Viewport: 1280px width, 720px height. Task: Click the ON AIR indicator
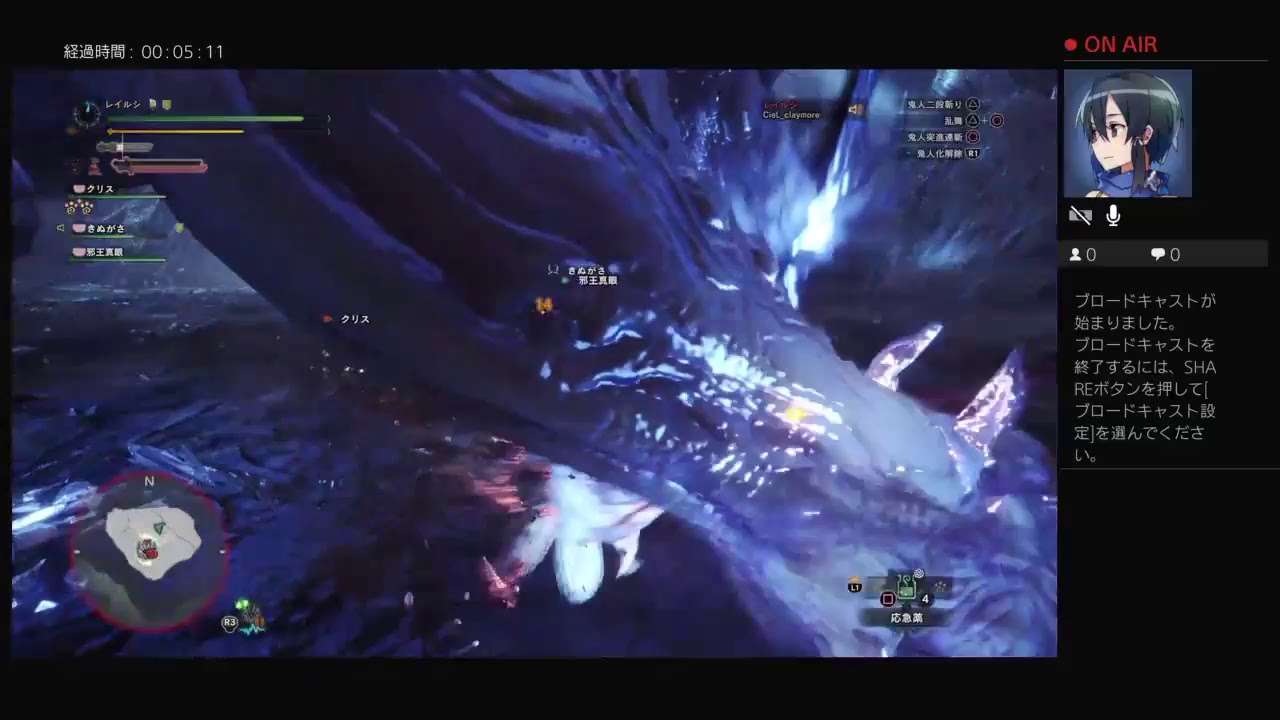1110,44
